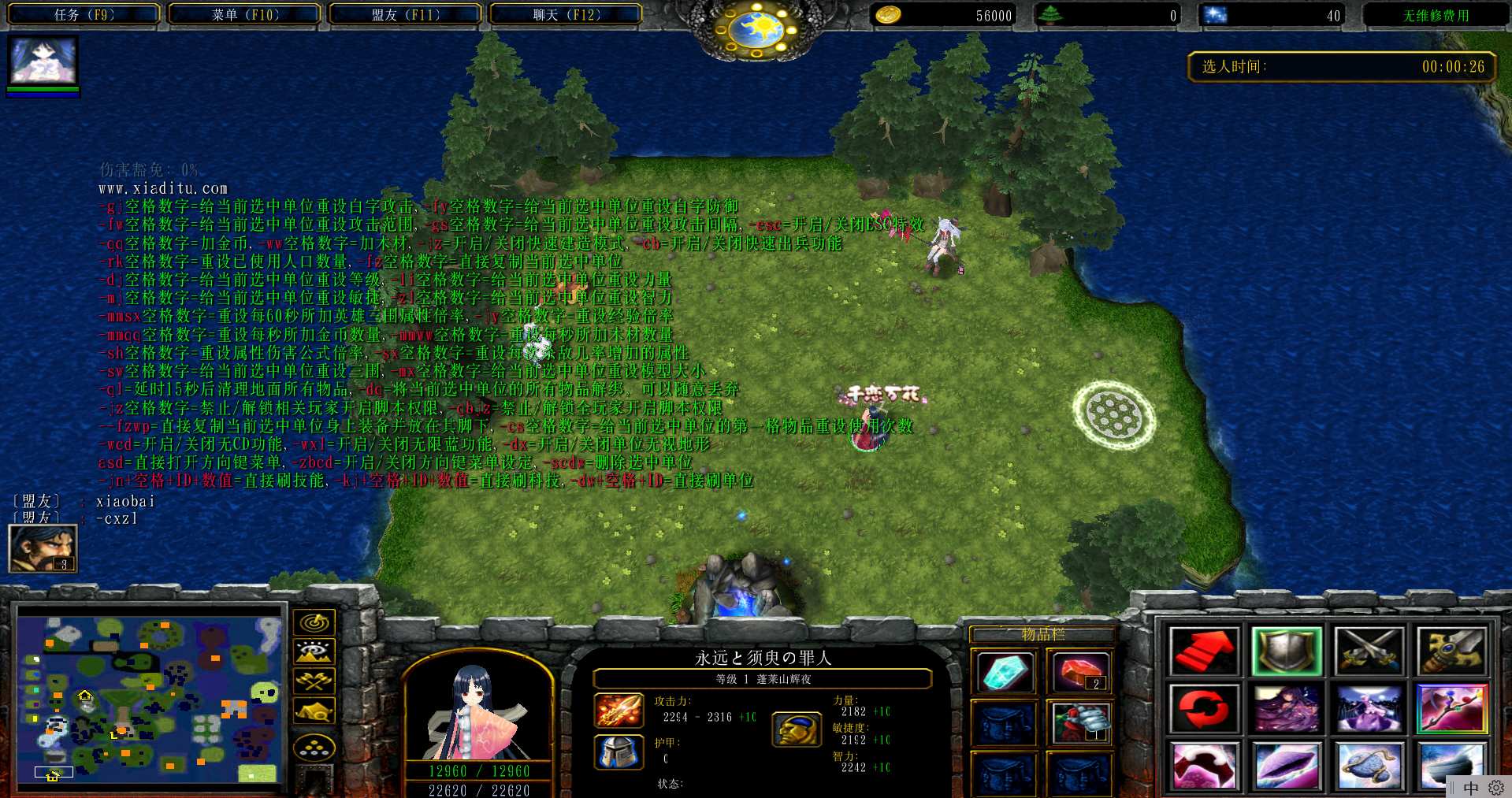Use the red gem item with count 2
Image resolution: width=1512 pixels, height=798 pixels.
click(1080, 672)
